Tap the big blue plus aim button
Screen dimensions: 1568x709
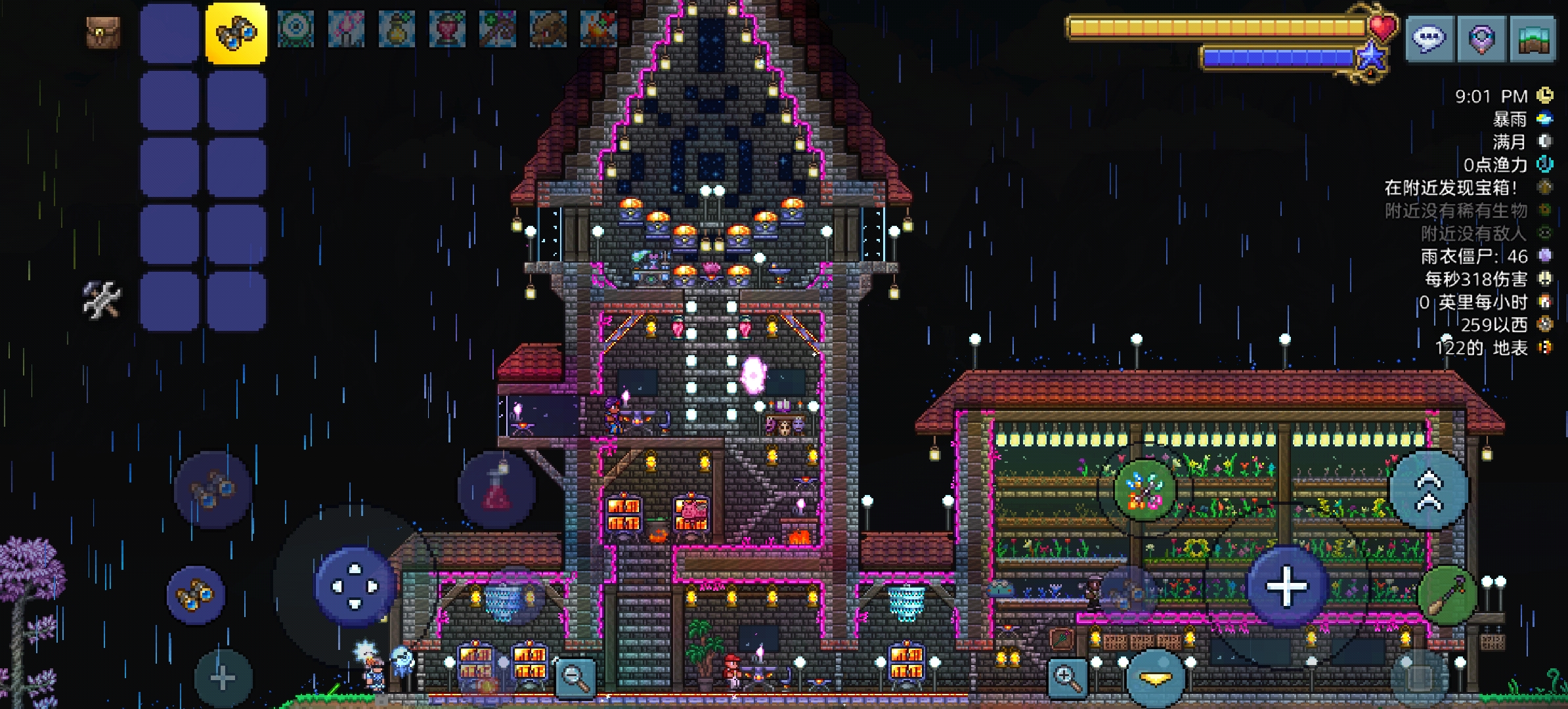[x=1287, y=586]
